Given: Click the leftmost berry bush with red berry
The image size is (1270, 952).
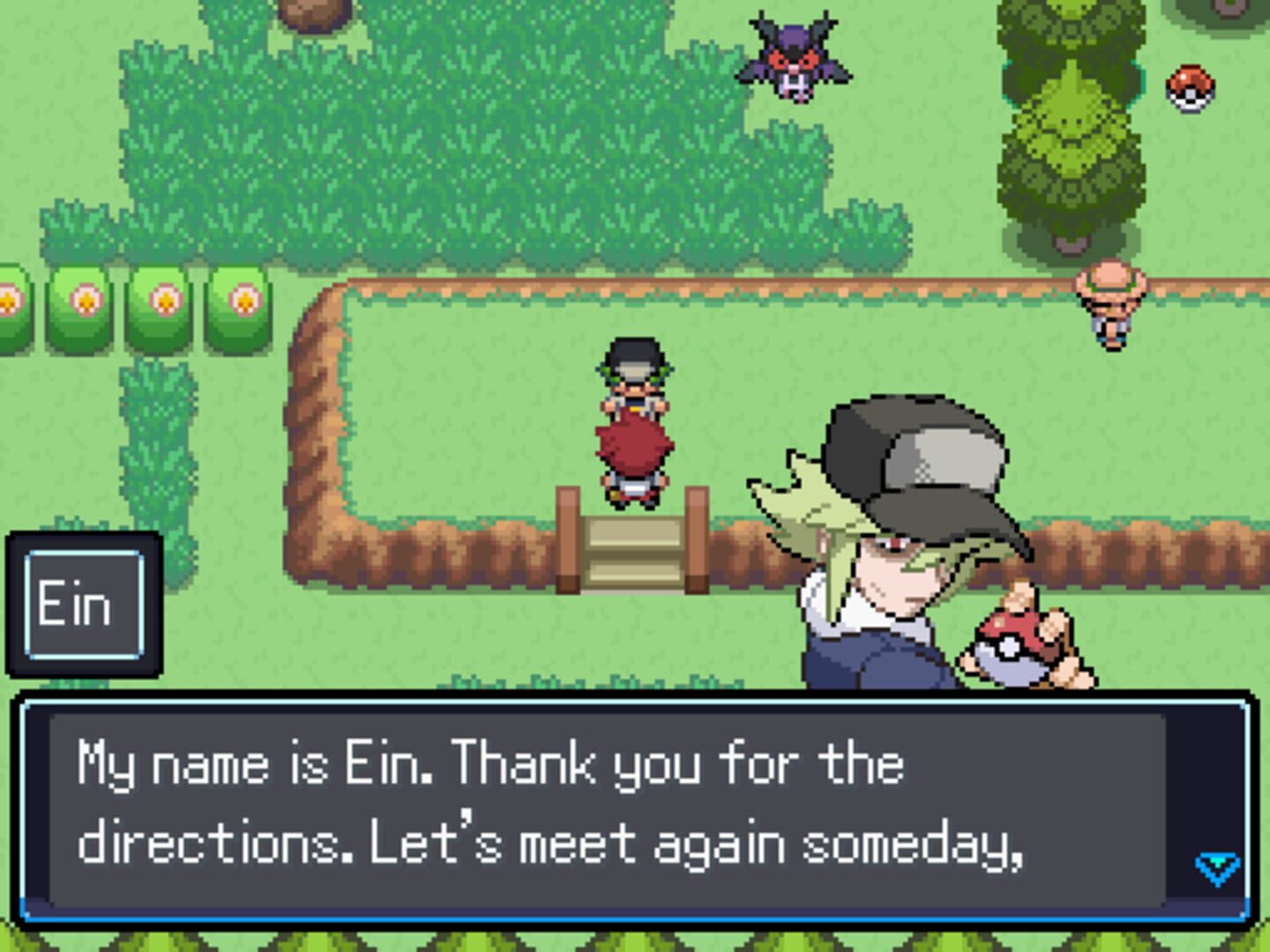Looking at the screenshot, I should 9,300.
